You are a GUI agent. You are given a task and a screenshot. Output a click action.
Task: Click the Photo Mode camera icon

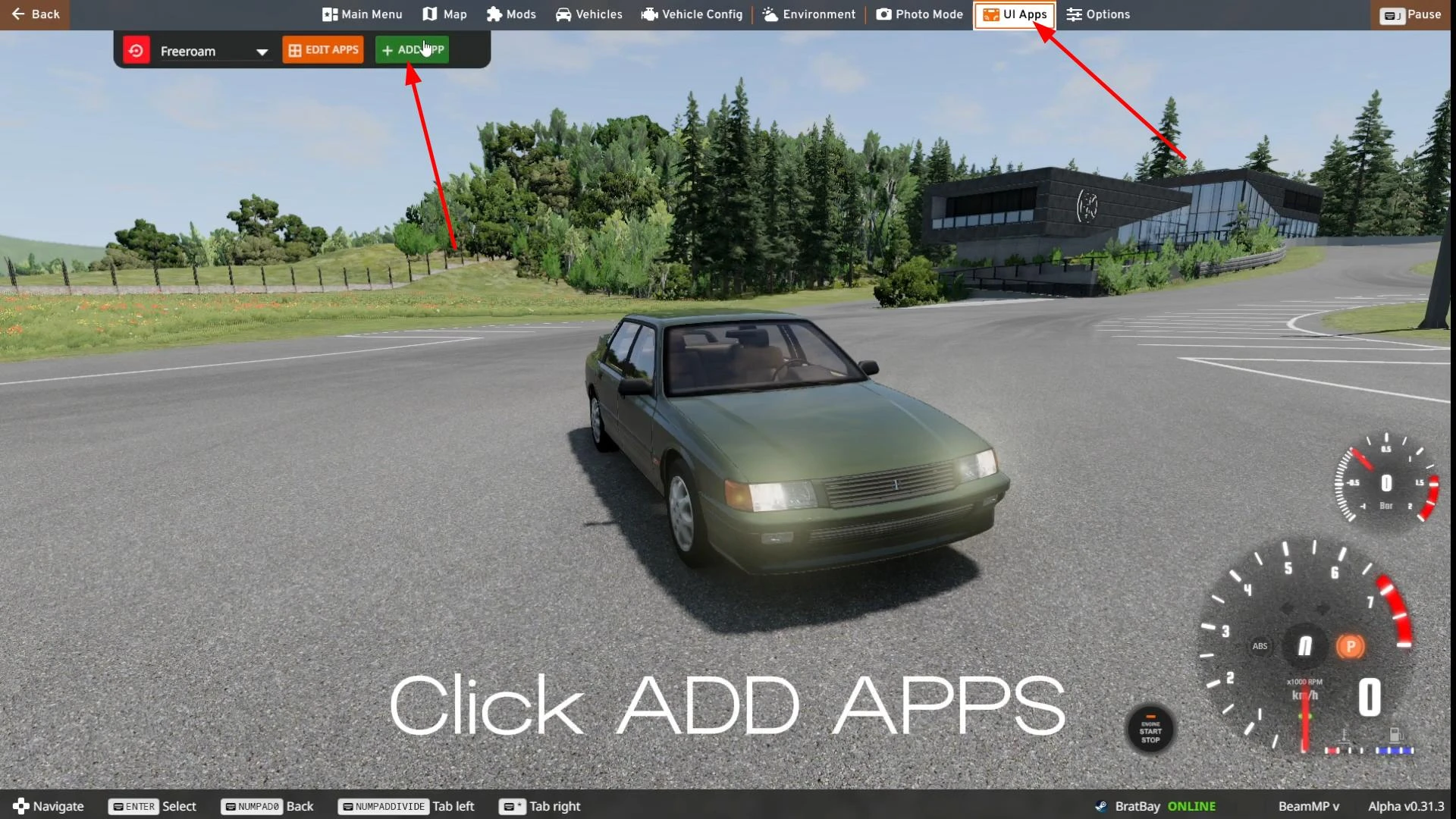pyautogui.click(x=883, y=14)
